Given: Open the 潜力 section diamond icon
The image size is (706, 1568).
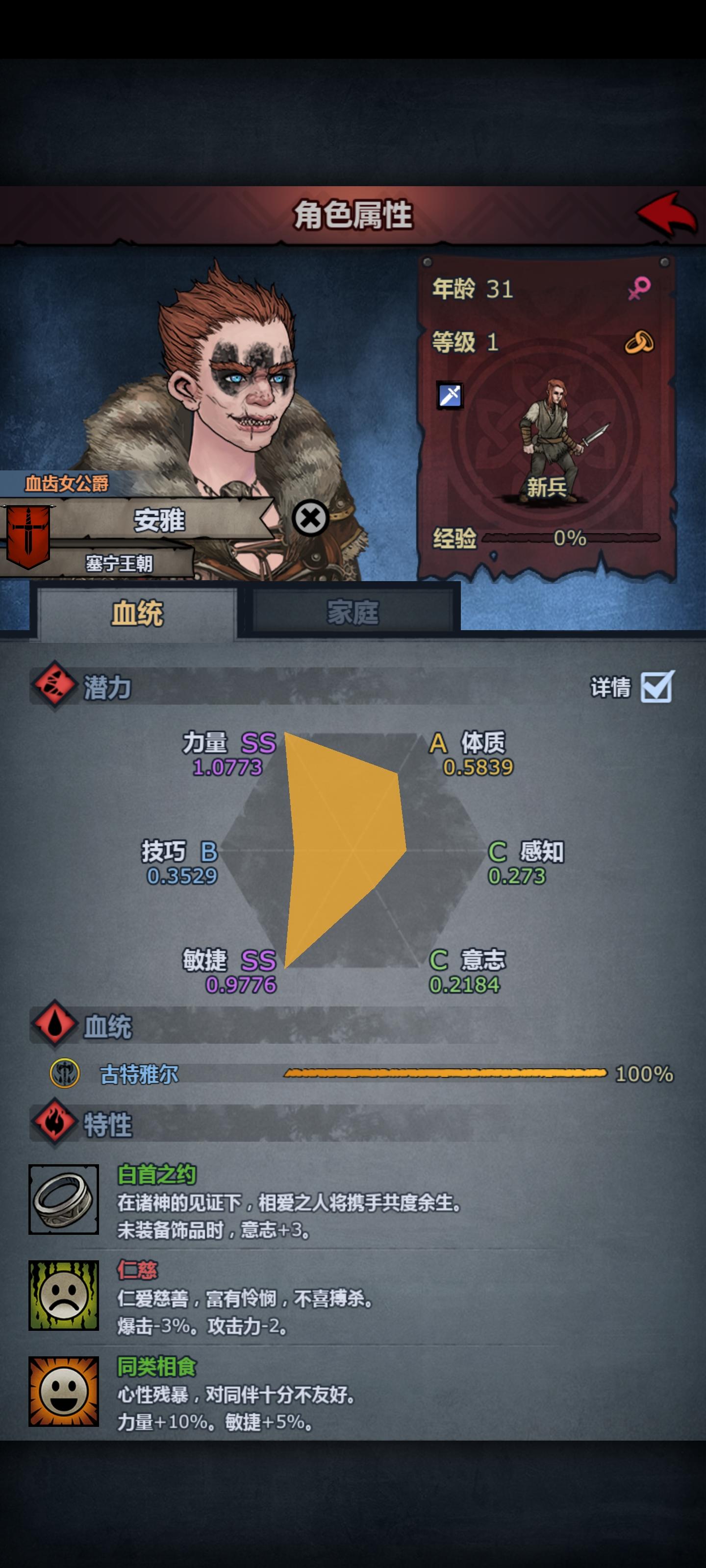Looking at the screenshot, I should 53,686.
